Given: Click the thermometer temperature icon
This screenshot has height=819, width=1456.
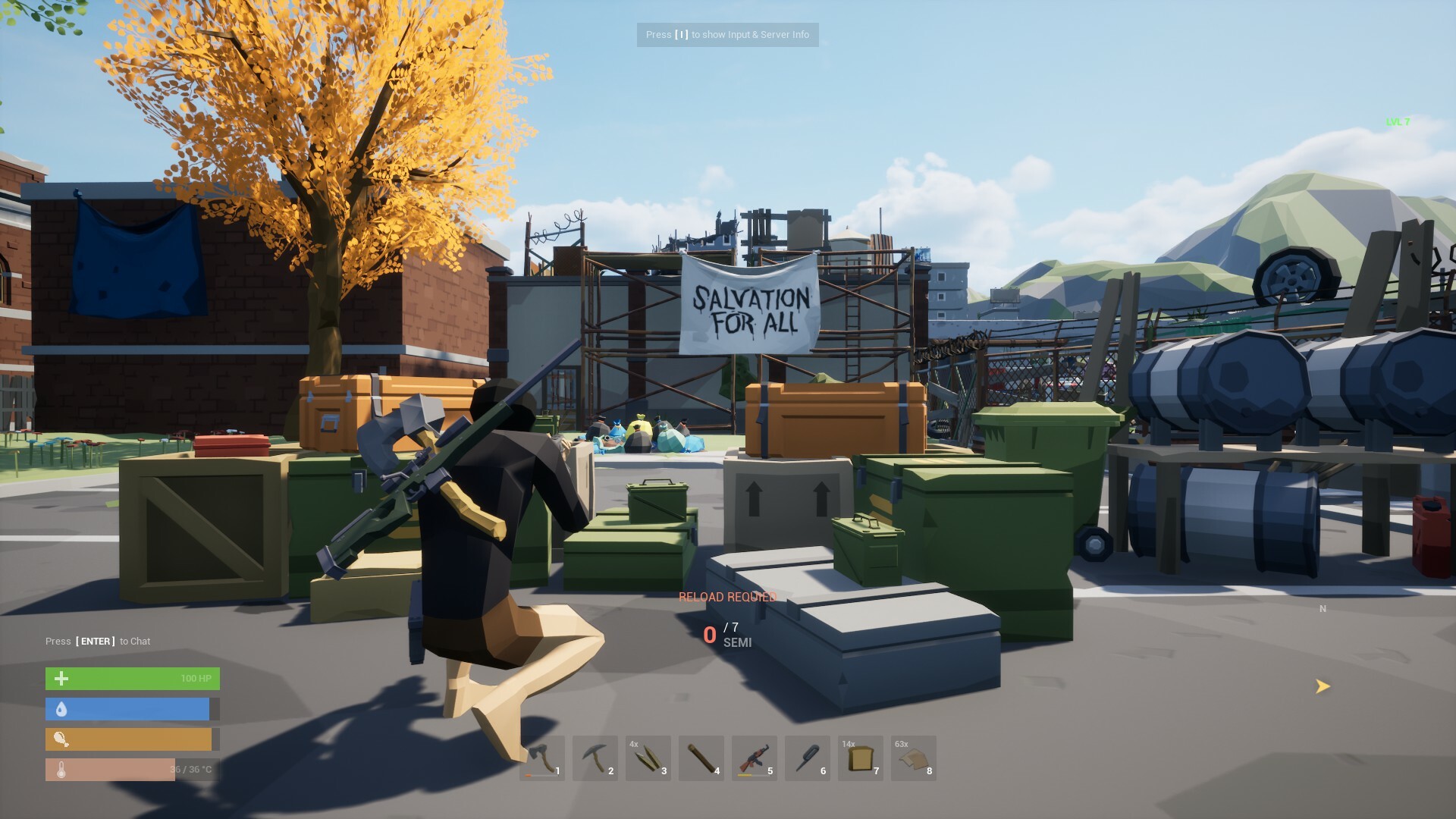Looking at the screenshot, I should click(61, 769).
